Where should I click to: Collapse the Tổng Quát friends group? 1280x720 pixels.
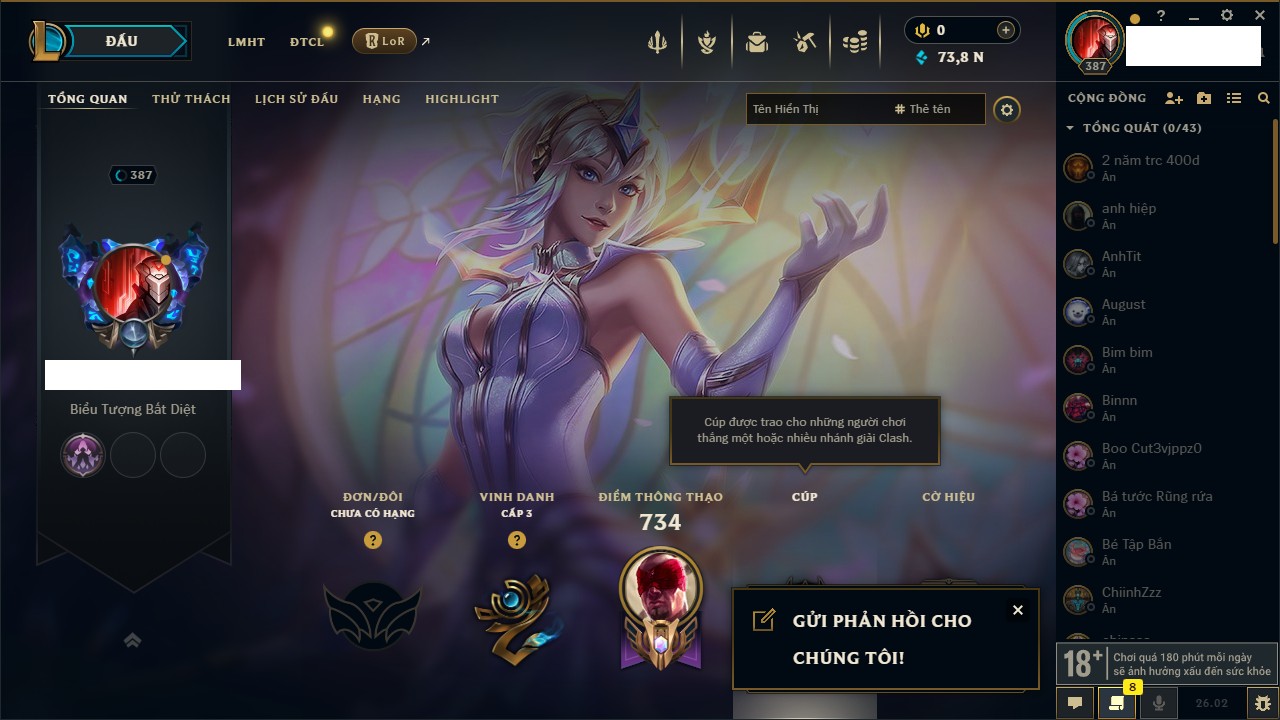point(1070,128)
